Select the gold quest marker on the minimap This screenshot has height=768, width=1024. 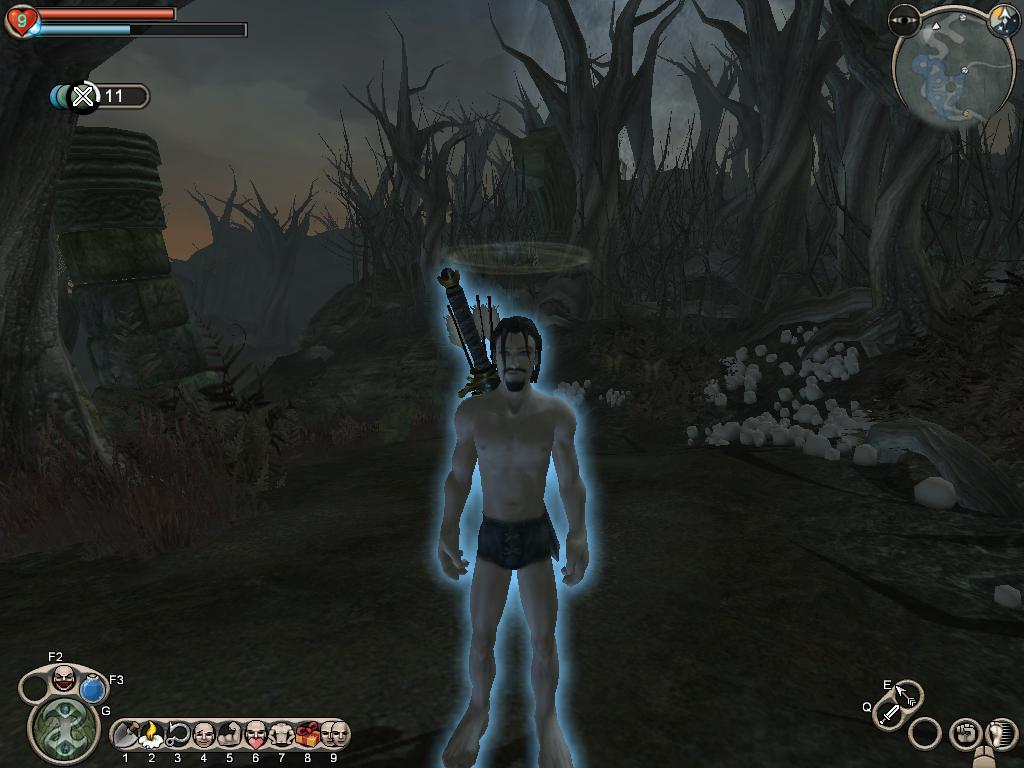[966, 114]
